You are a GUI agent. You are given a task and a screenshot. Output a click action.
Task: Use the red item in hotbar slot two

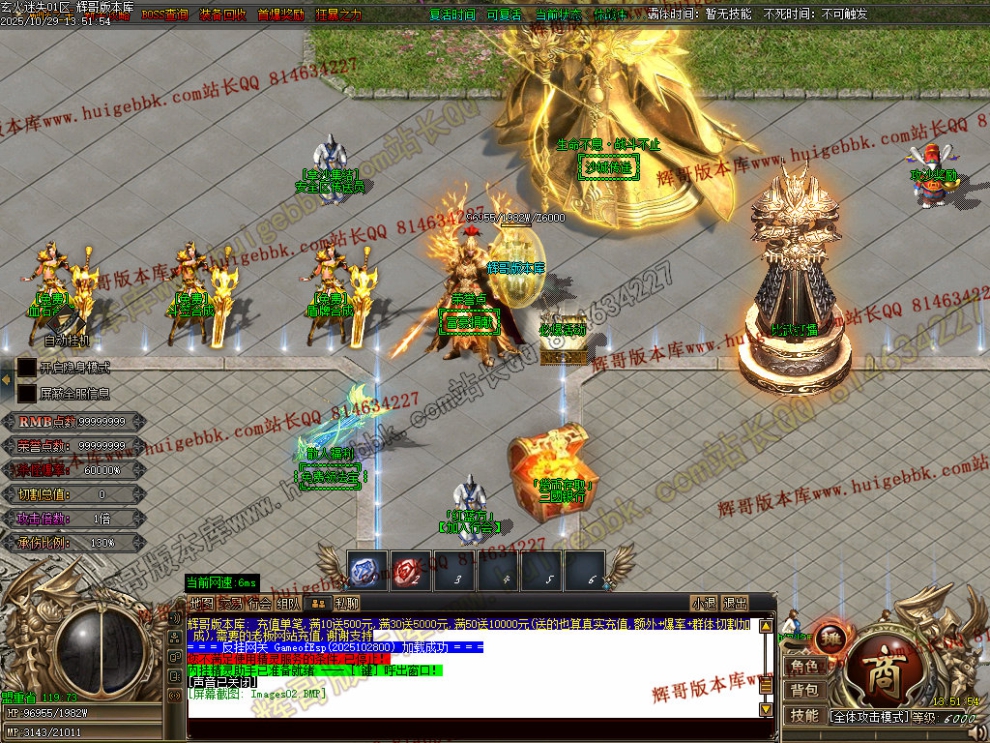[x=411, y=570]
